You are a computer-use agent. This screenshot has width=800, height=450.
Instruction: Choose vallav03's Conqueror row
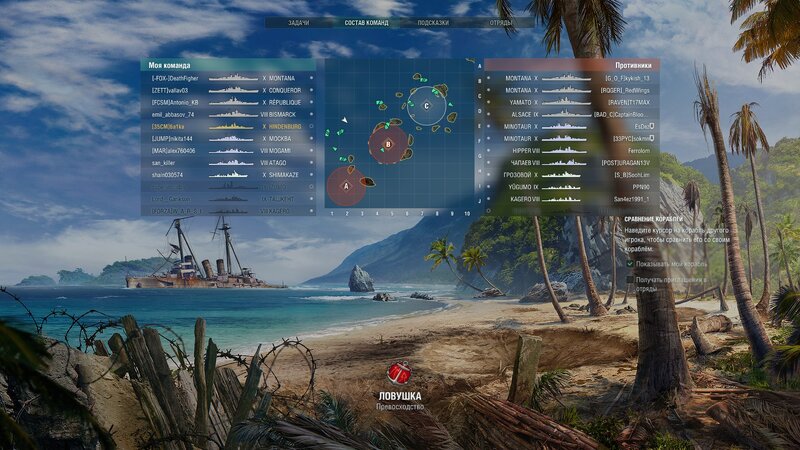(x=228, y=90)
